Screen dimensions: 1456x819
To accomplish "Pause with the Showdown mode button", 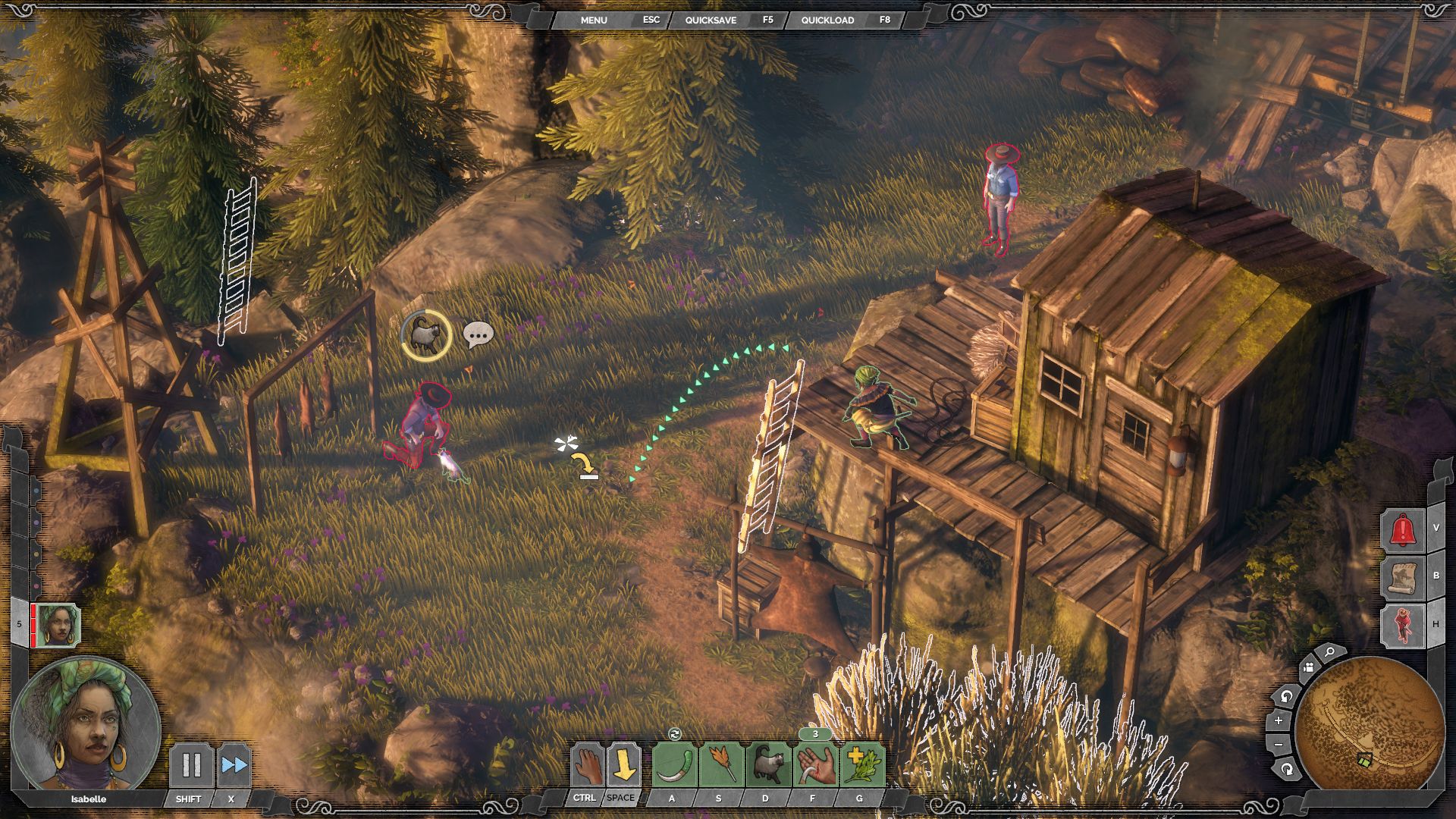I will click(190, 765).
